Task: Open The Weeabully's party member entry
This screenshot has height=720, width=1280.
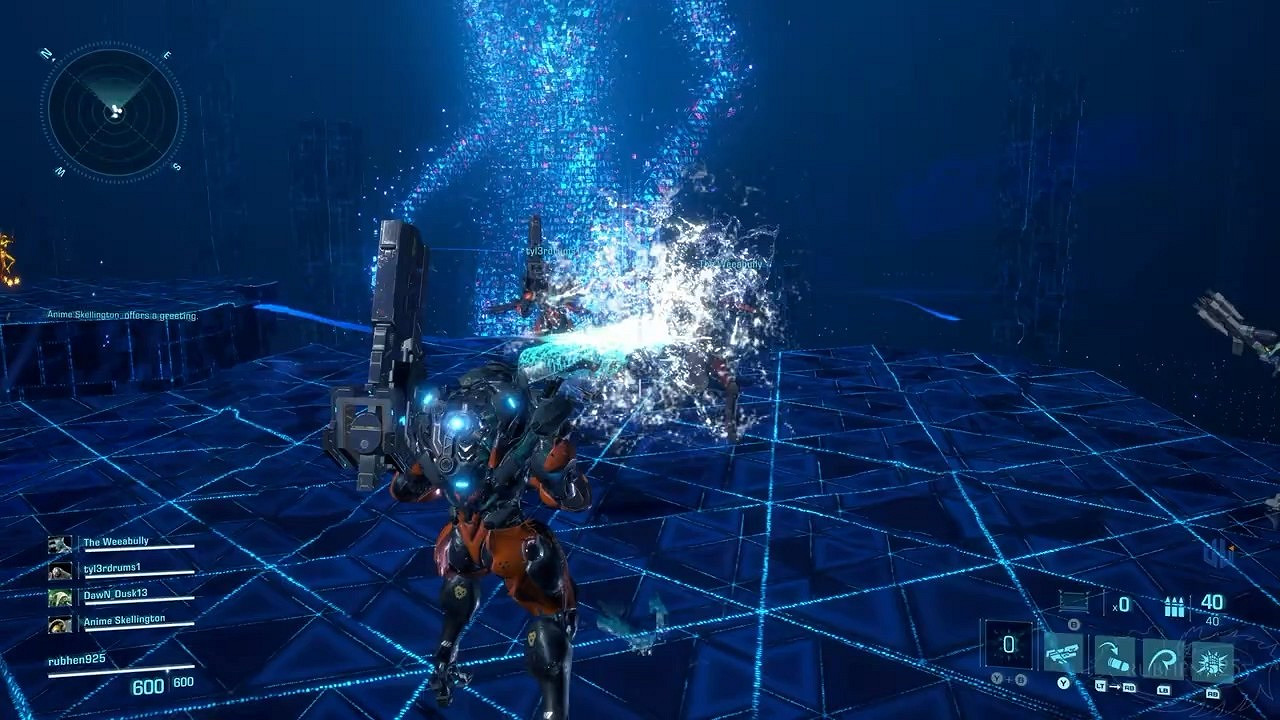Action: coord(118,541)
